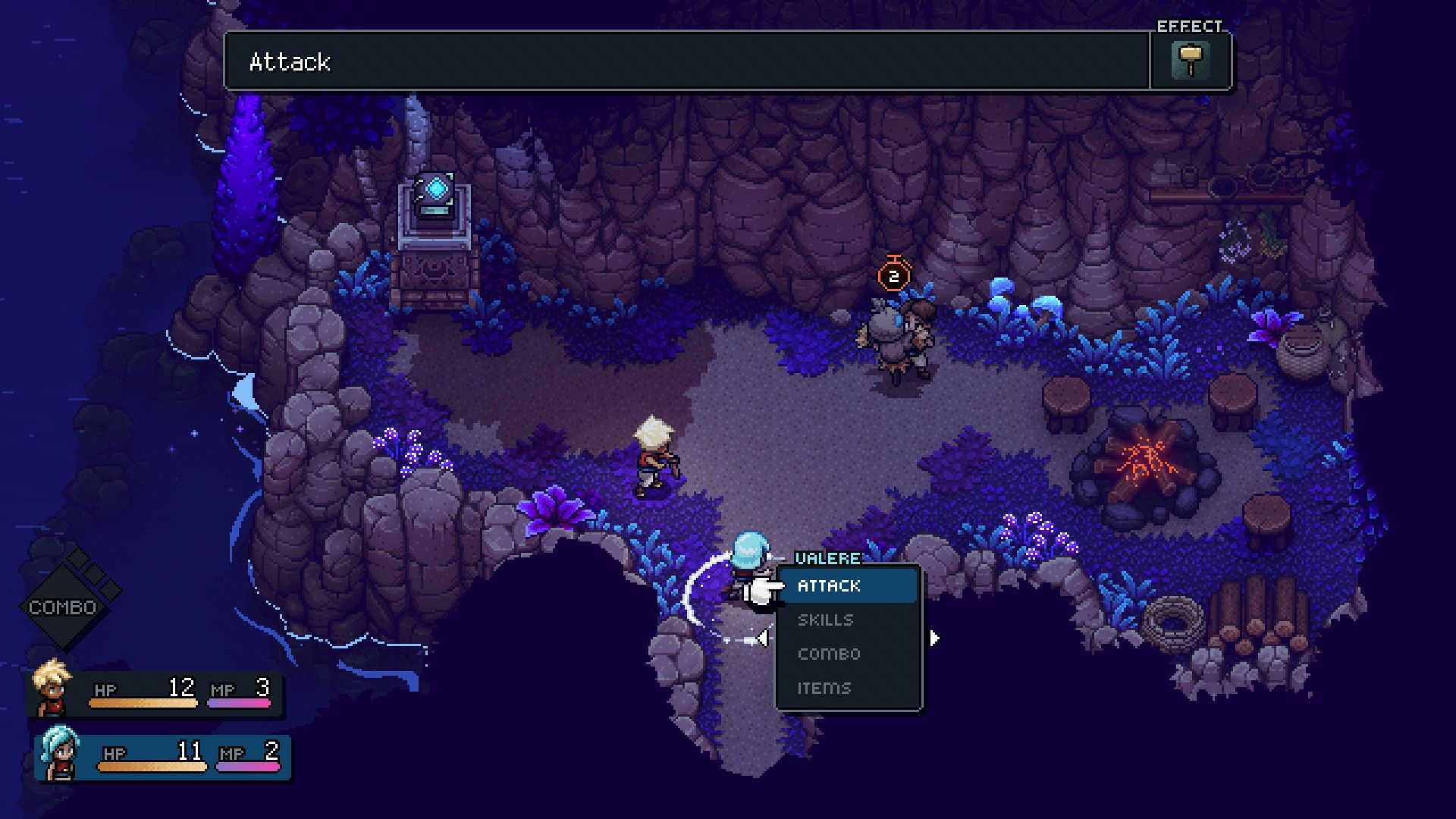Image resolution: width=1456 pixels, height=819 pixels.
Task: Select Attack in Valere's battle menu
Action: point(829,586)
